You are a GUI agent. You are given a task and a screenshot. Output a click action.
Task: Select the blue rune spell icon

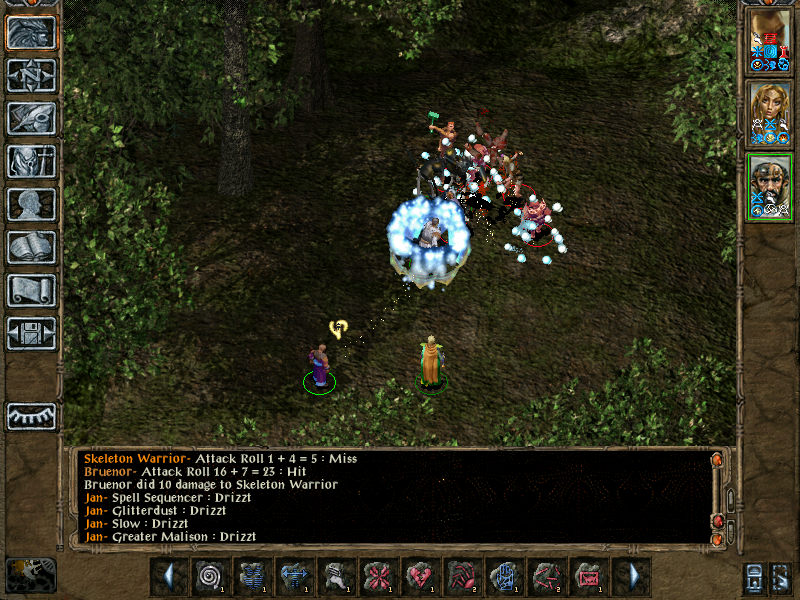505,576
